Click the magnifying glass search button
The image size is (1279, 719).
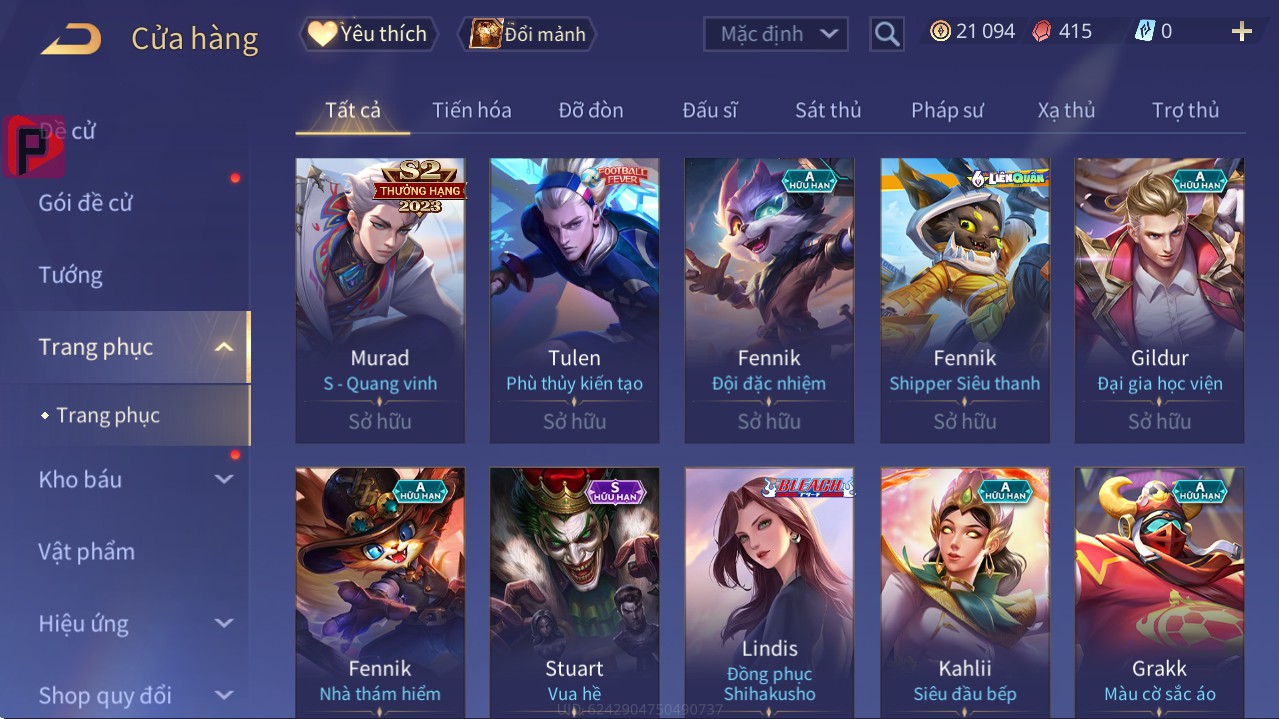(x=886, y=34)
